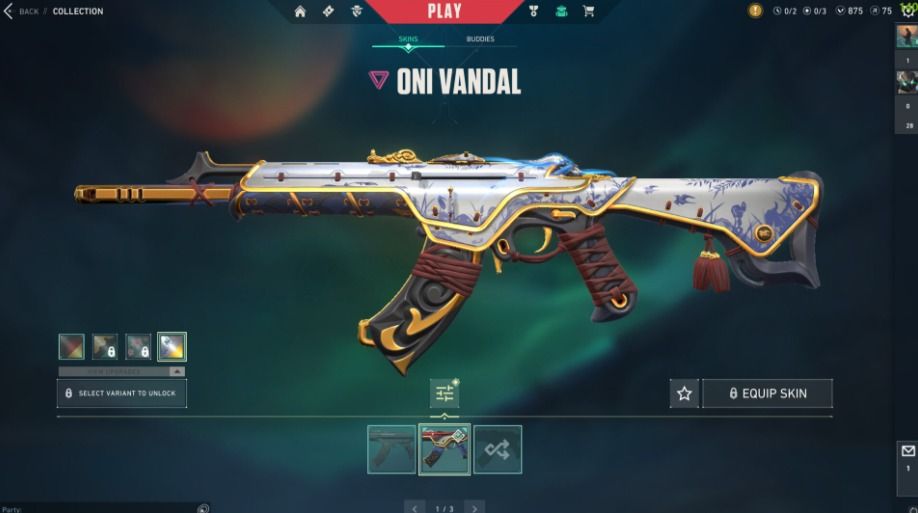The image size is (918, 513).
Task: Go to the previous skins page
Action: point(414,508)
